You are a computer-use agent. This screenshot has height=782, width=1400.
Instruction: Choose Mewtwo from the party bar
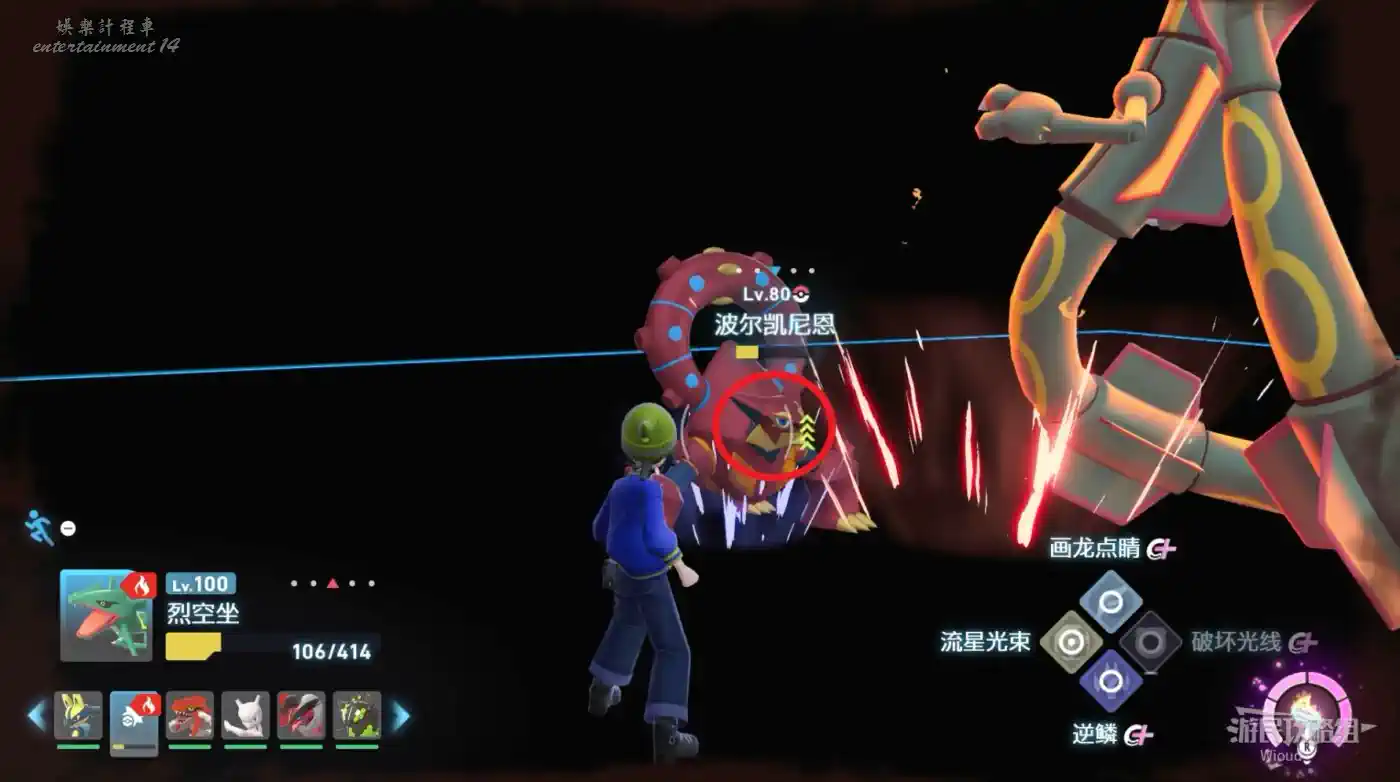pyautogui.click(x=246, y=715)
